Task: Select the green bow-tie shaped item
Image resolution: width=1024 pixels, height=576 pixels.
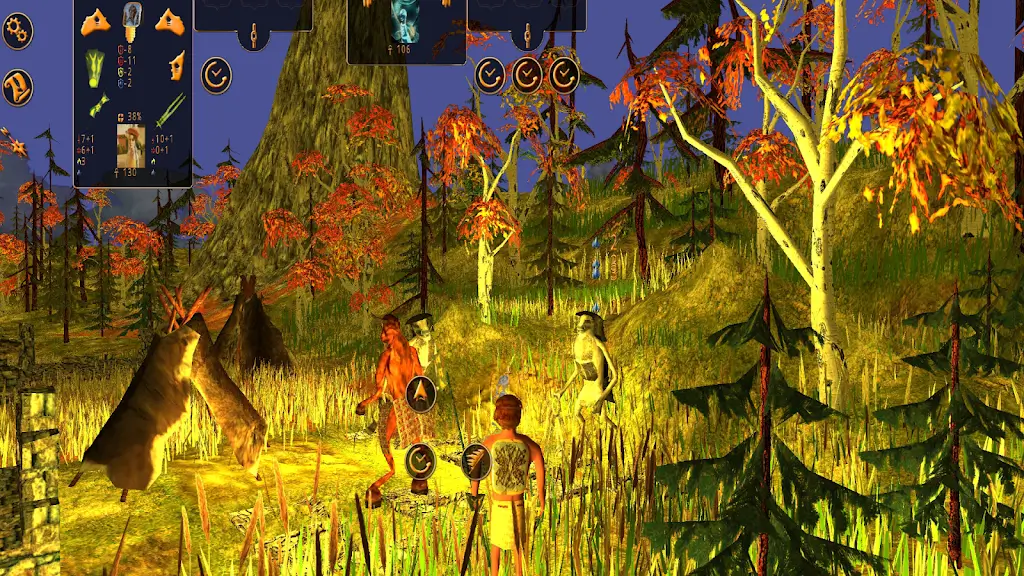Action: 98,106
